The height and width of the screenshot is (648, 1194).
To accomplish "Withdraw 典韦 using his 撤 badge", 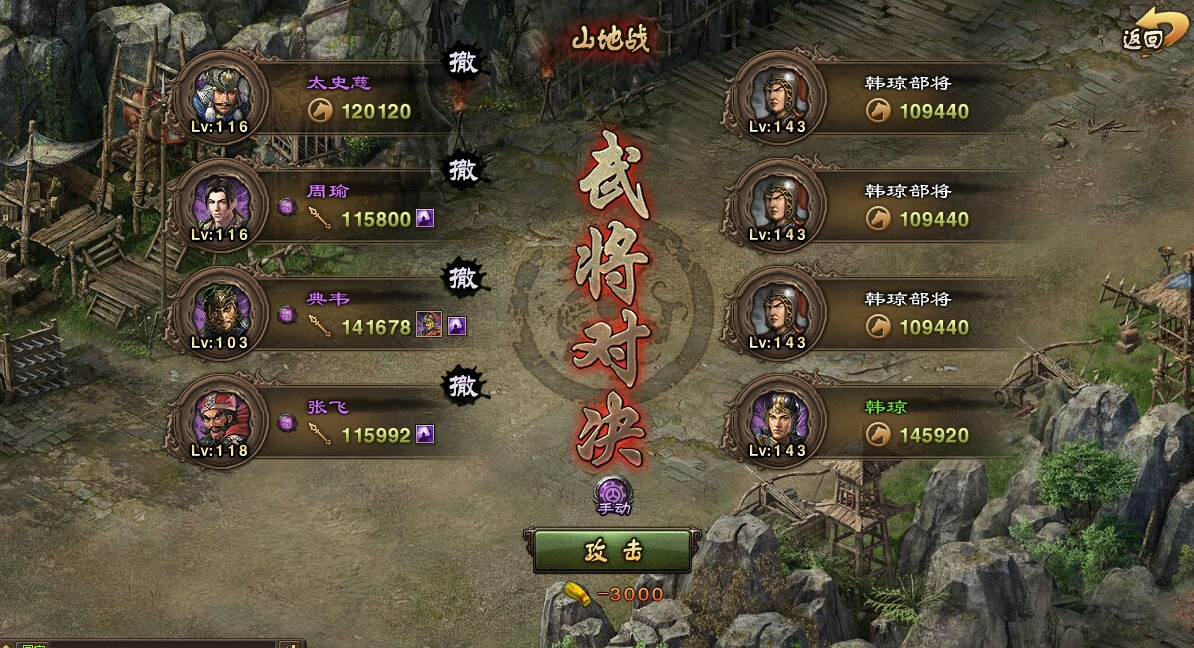I will pyautogui.click(x=463, y=278).
